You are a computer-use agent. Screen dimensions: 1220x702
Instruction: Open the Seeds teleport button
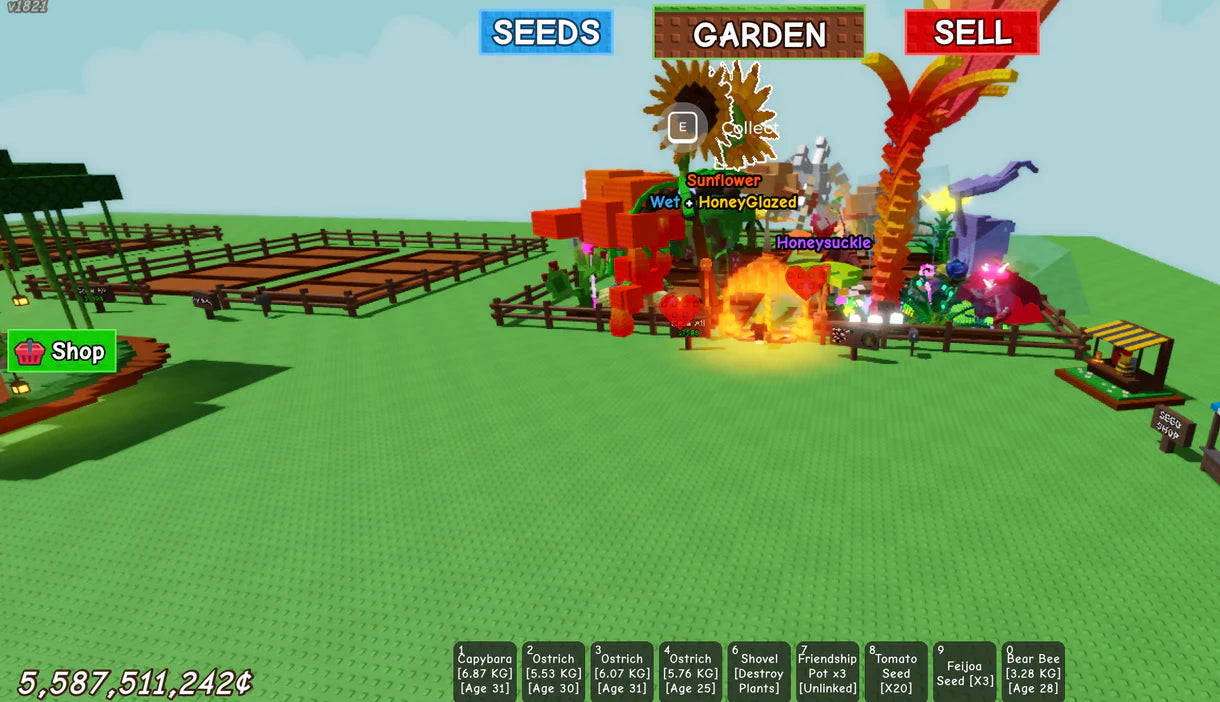tap(546, 32)
